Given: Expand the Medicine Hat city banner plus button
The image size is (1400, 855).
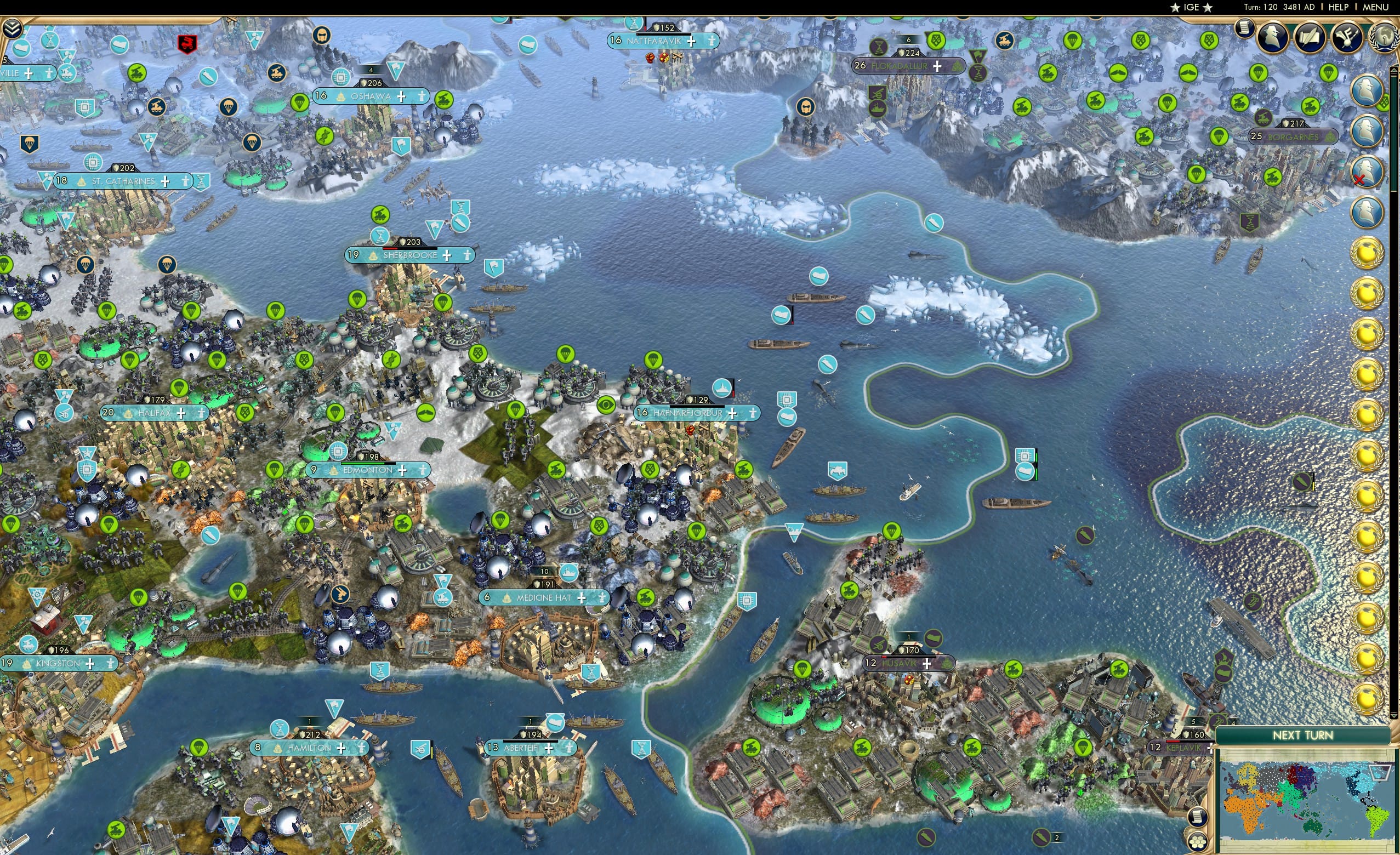Looking at the screenshot, I should (x=581, y=597).
